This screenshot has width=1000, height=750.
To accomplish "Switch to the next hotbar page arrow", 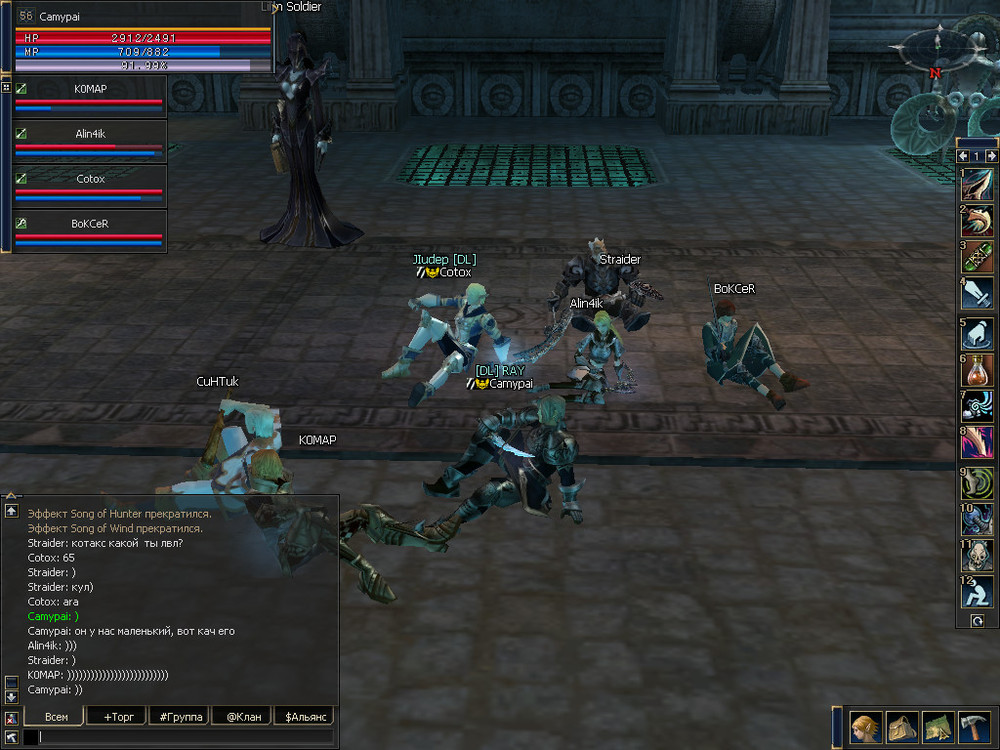I will pyautogui.click(x=991, y=156).
